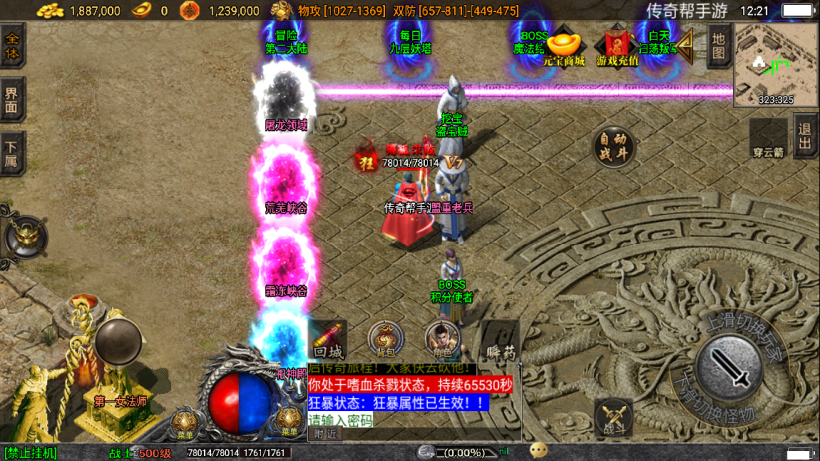The height and width of the screenshot is (461, 820).
Task: Open the 地图 map button
Action: click(717, 47)
